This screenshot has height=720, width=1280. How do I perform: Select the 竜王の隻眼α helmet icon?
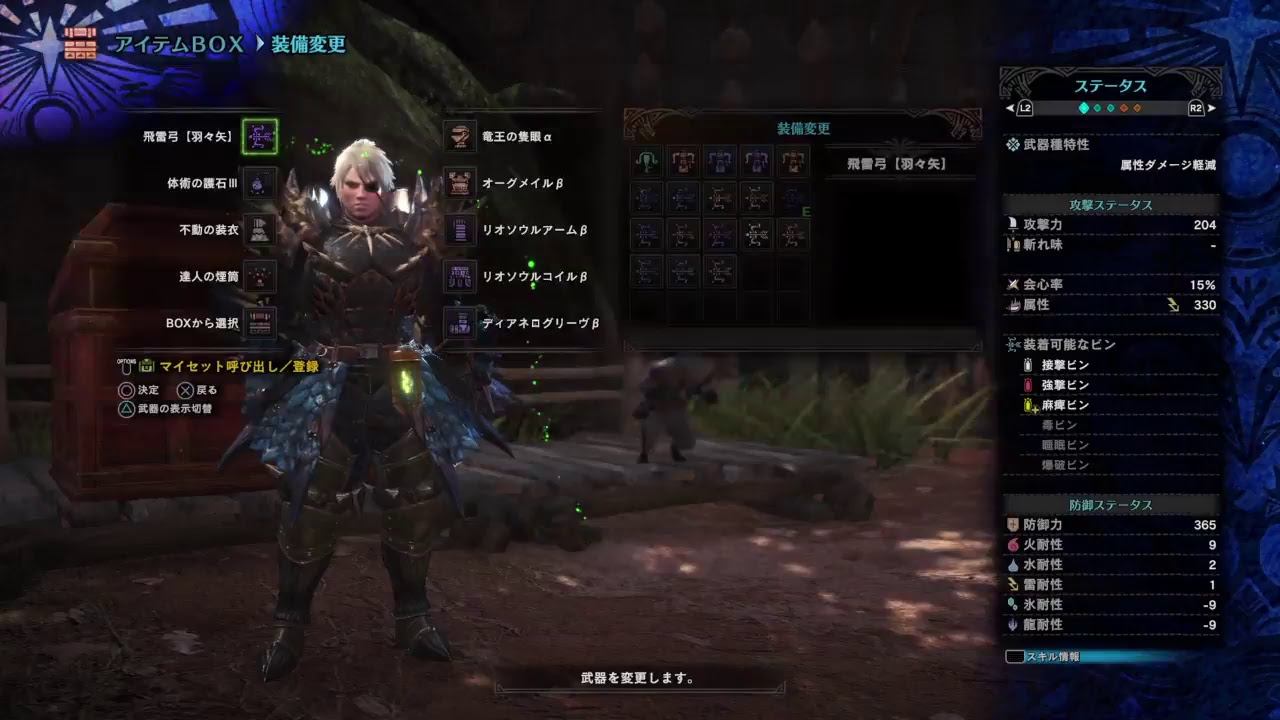pyautogui.click(x=459, y=137)
